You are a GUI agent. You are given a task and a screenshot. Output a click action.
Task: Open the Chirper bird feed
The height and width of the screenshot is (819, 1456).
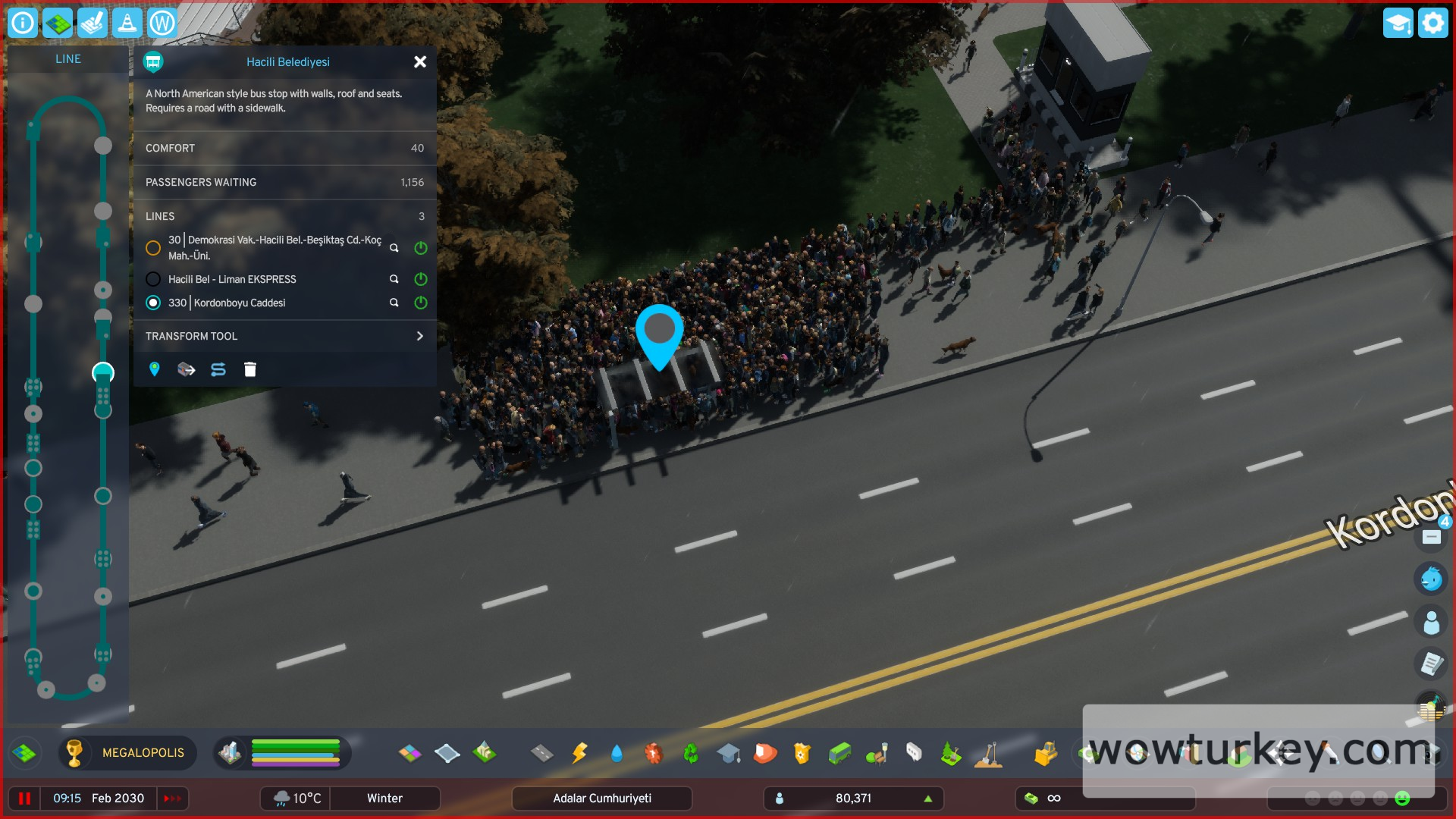[x=1431, y=579]
